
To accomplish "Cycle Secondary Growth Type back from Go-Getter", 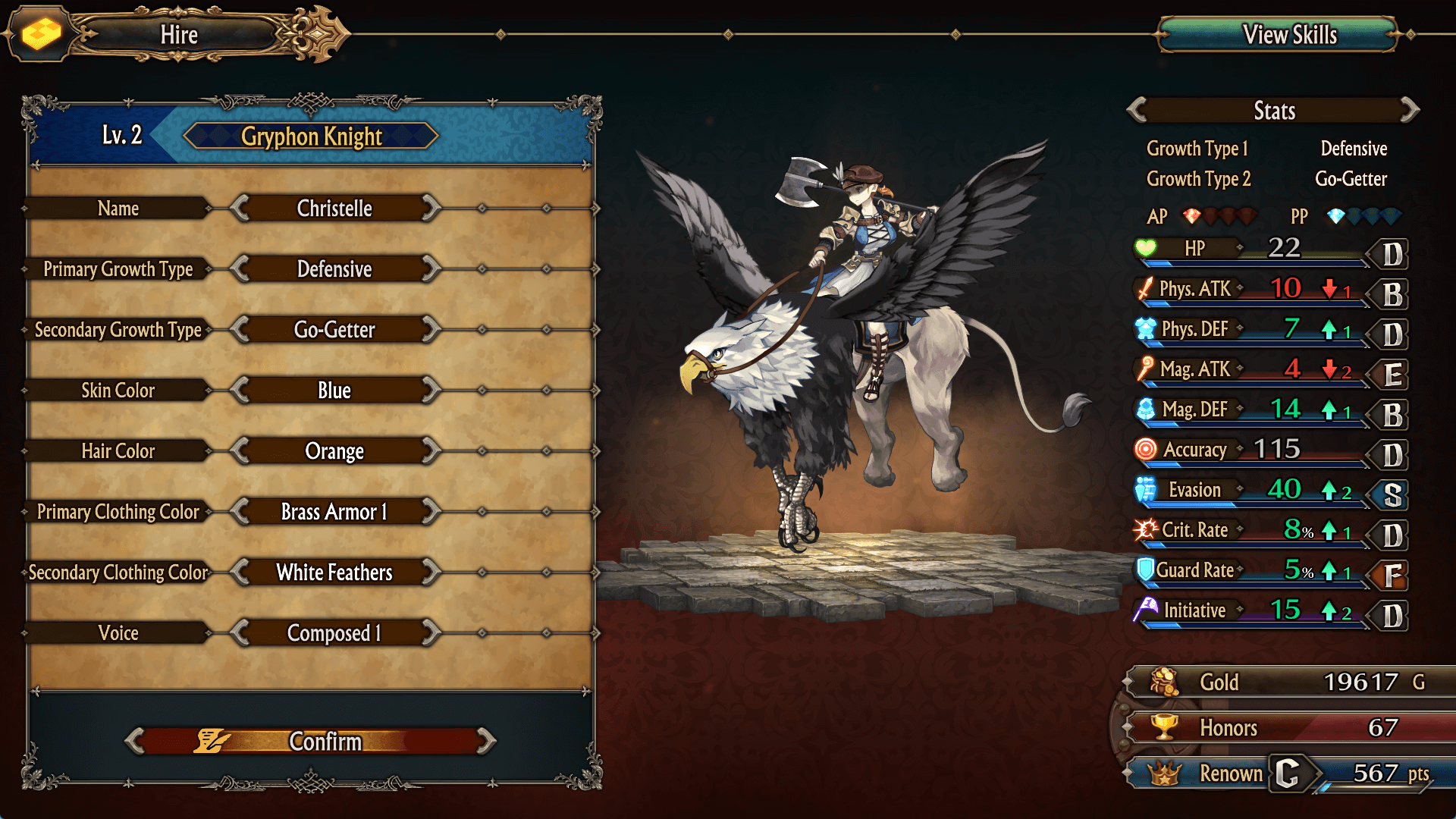I will [240, 330].
